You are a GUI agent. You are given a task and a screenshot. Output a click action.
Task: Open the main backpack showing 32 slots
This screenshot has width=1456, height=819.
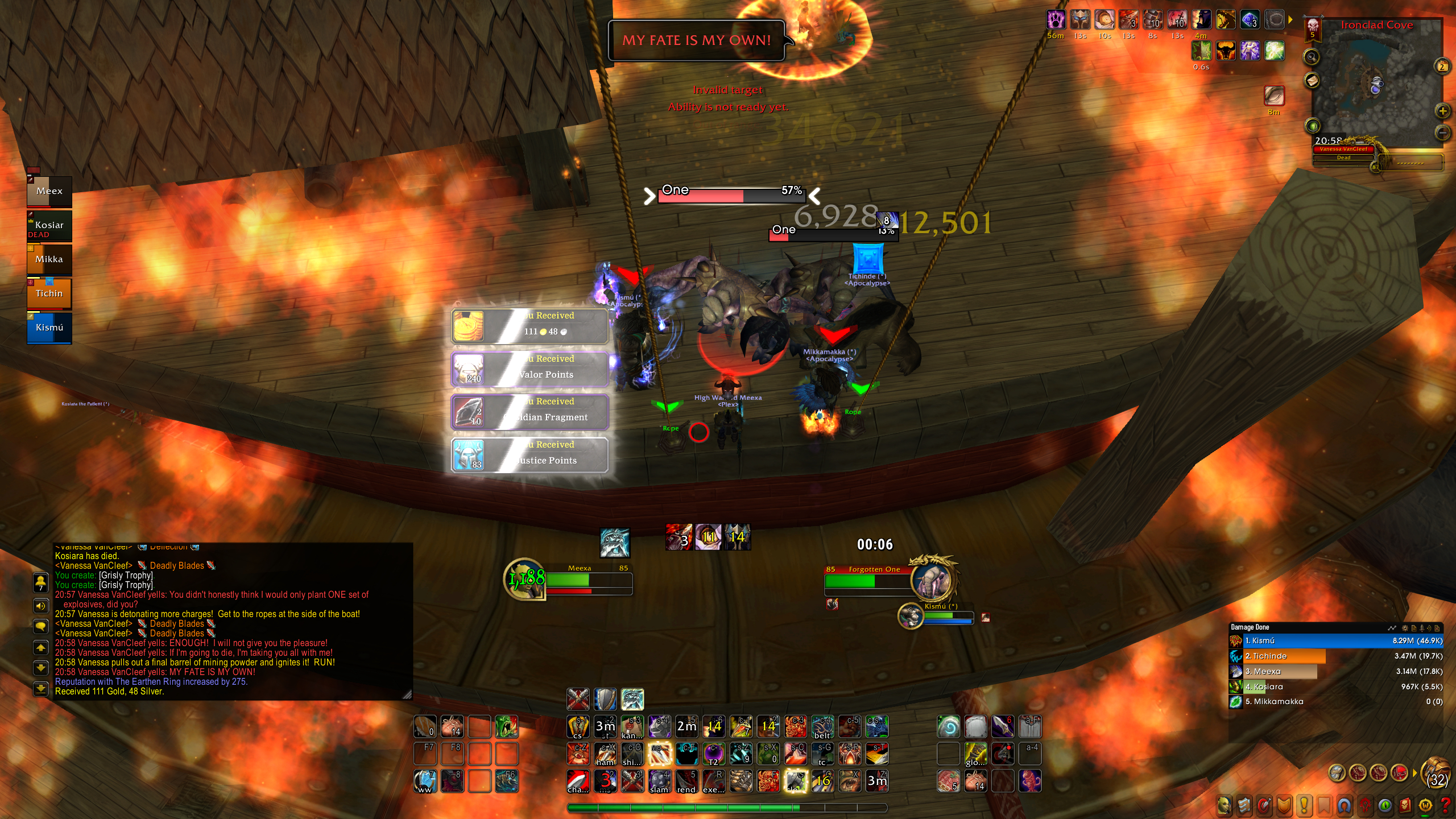pyautogui.click(x=1436, y=773)
